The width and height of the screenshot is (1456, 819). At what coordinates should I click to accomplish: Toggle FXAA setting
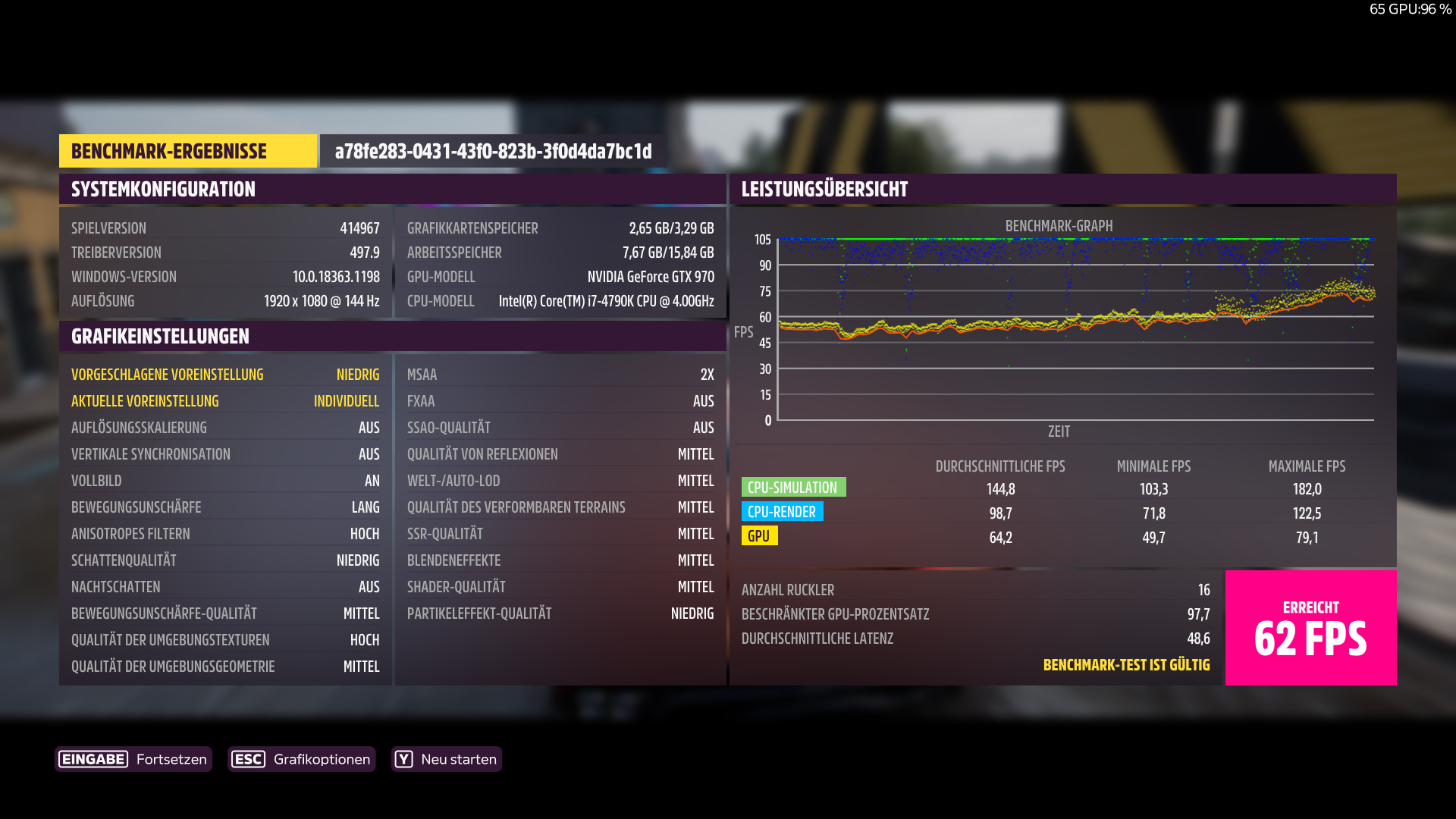click(x=560, y=400)
